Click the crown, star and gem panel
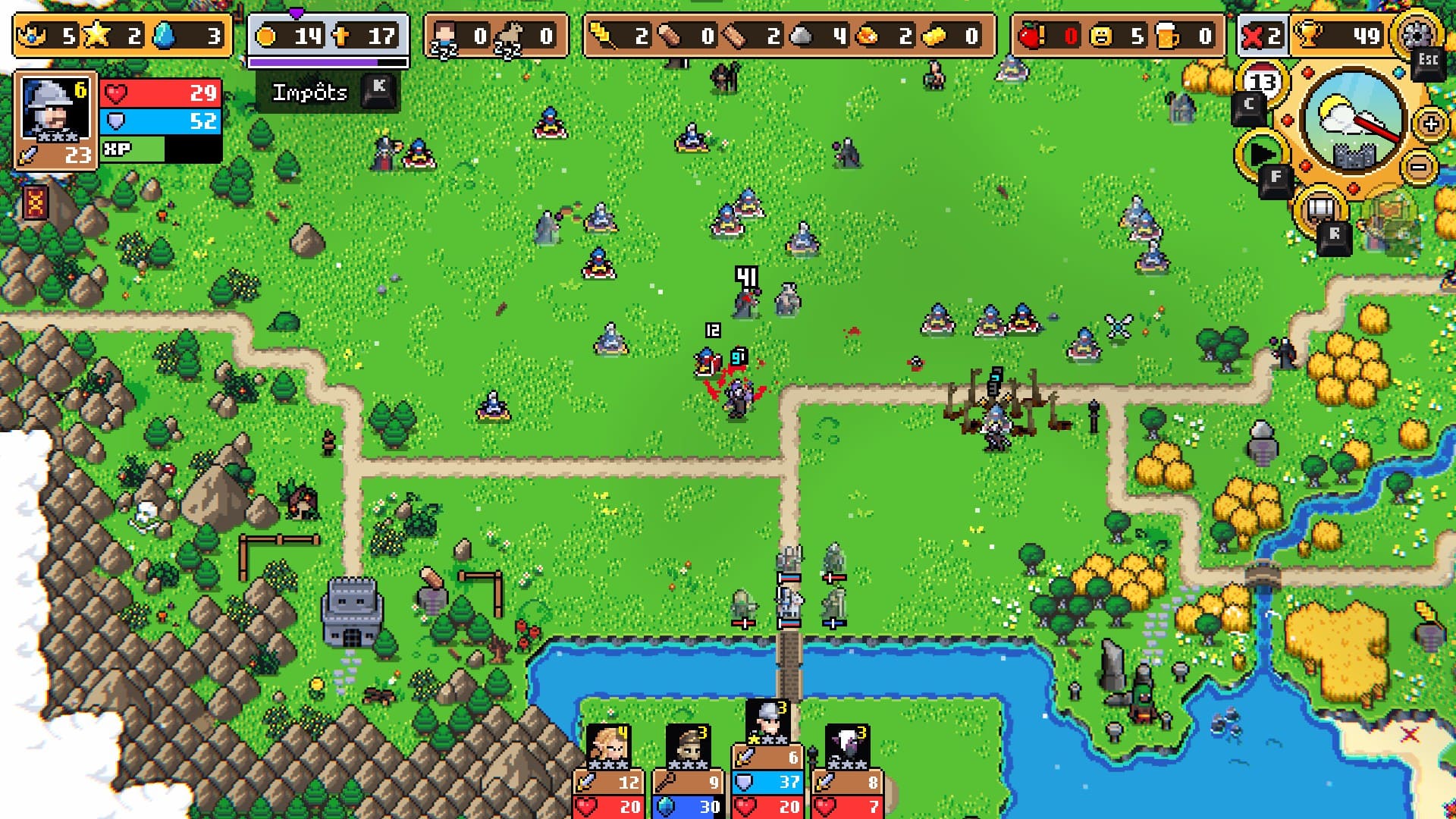1456x819 pixels. (x=123, y=36)
